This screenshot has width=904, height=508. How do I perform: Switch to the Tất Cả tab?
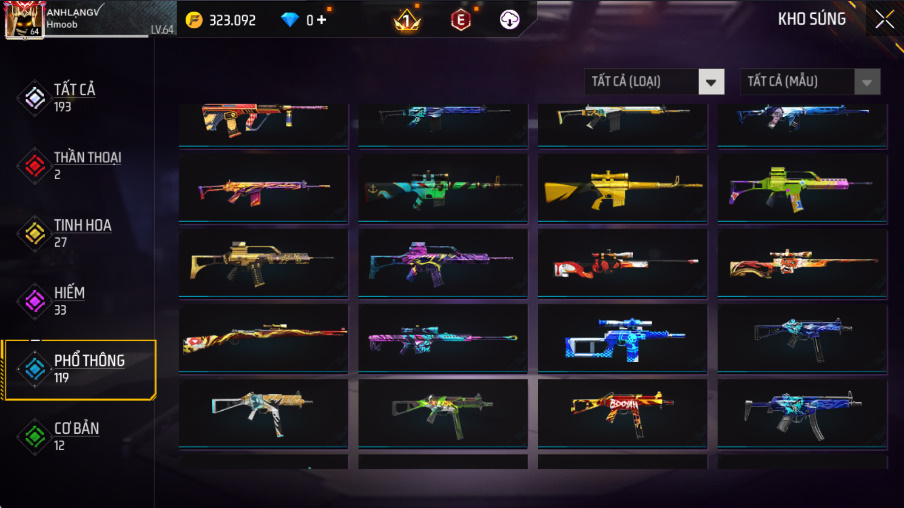pos(76,97)
